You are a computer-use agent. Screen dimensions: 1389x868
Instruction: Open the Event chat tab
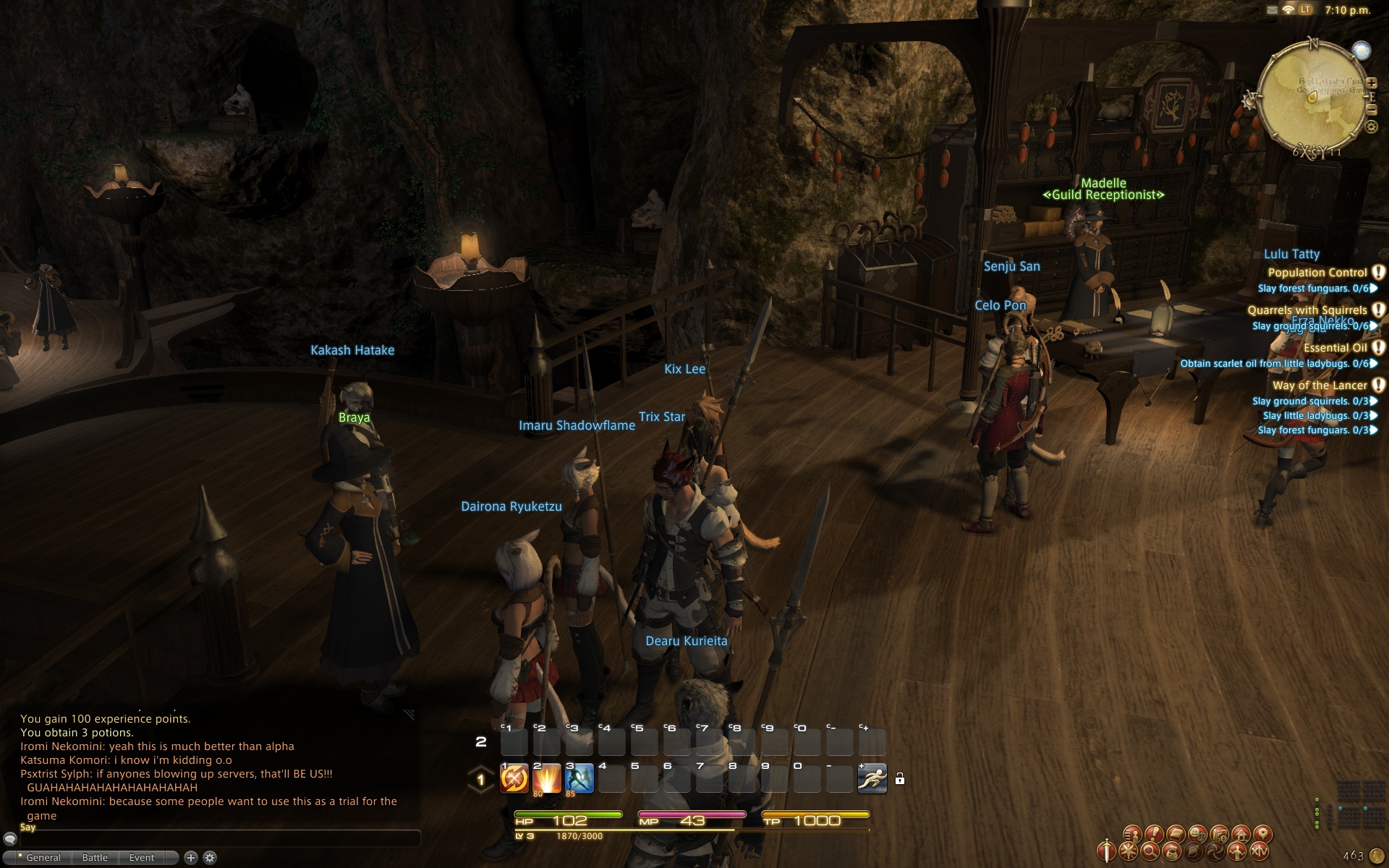tap(142, 858)
